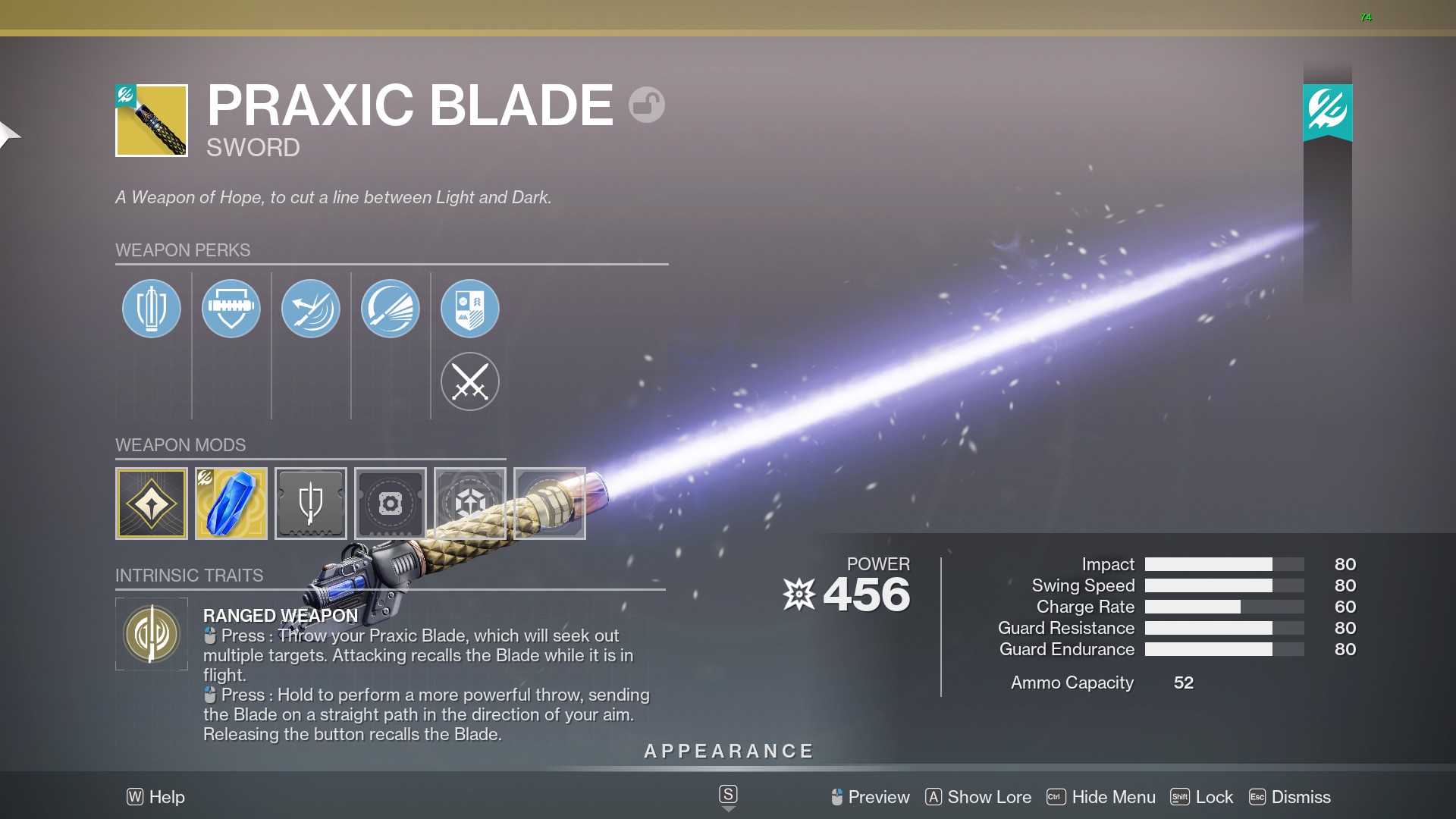Select the first blade perk icon
The image size is (1456, 819).
point(152,309)
